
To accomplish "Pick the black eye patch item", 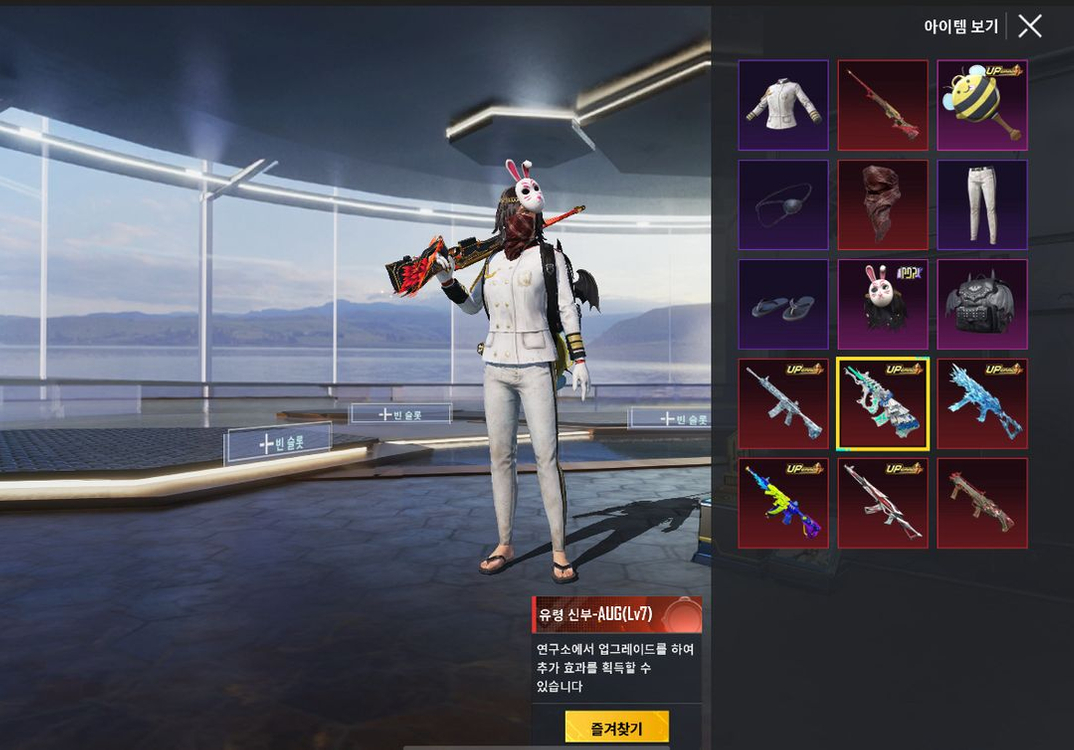I will [783, 205].
